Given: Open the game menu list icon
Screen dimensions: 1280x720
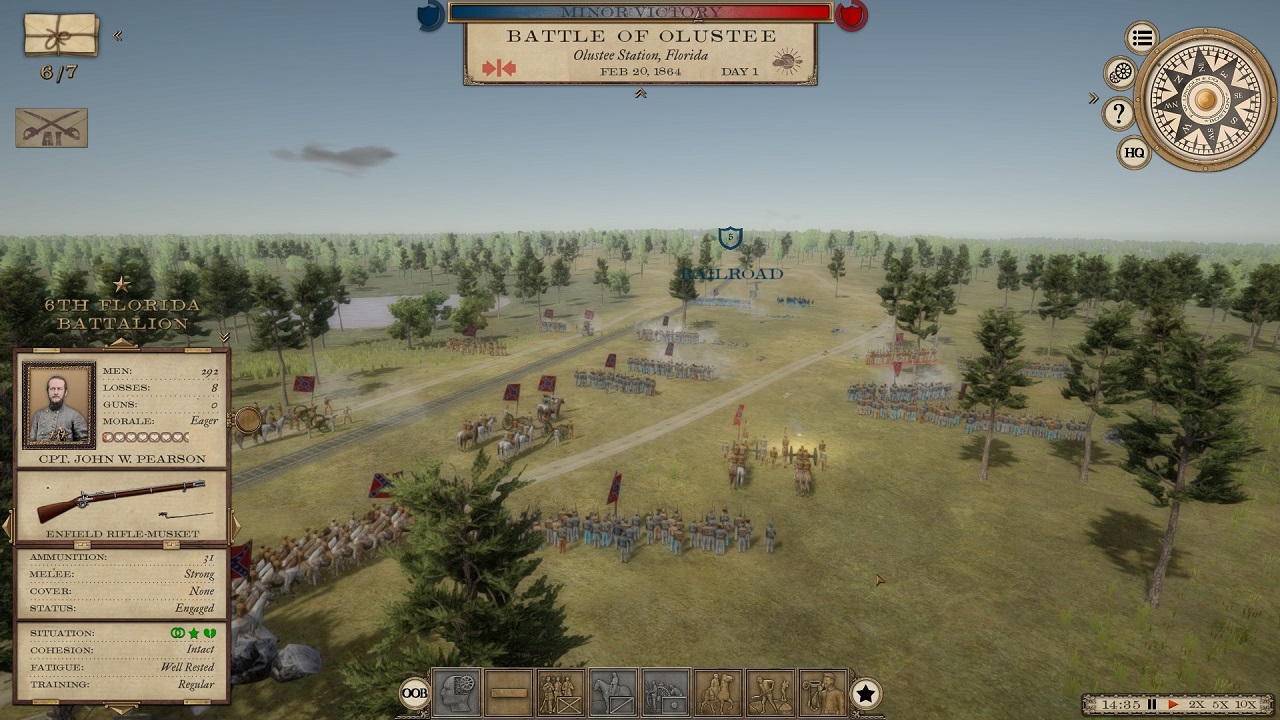Looking at the screenshot, I should point(1140,38).
